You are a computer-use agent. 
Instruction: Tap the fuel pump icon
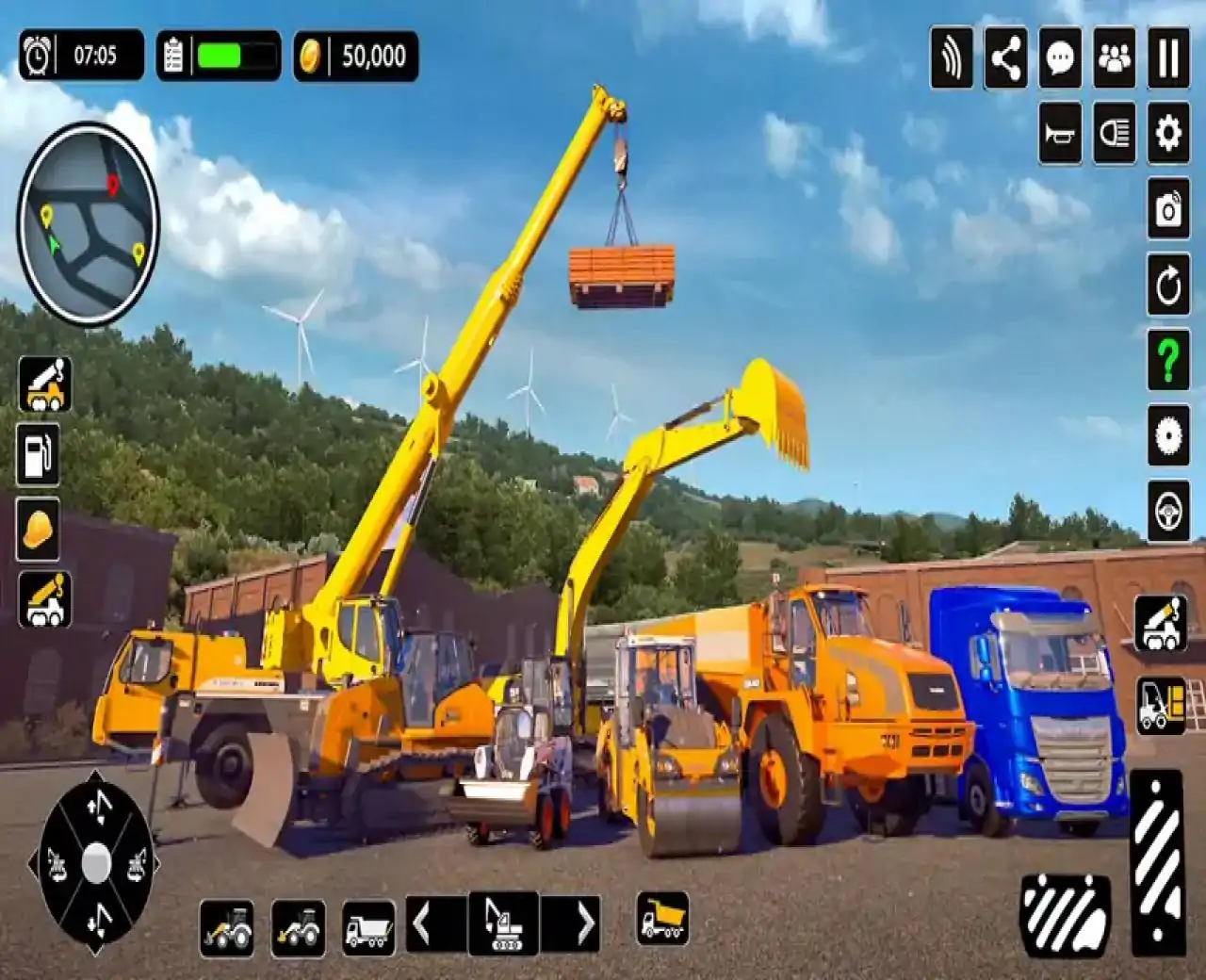(x=39, y=453)
